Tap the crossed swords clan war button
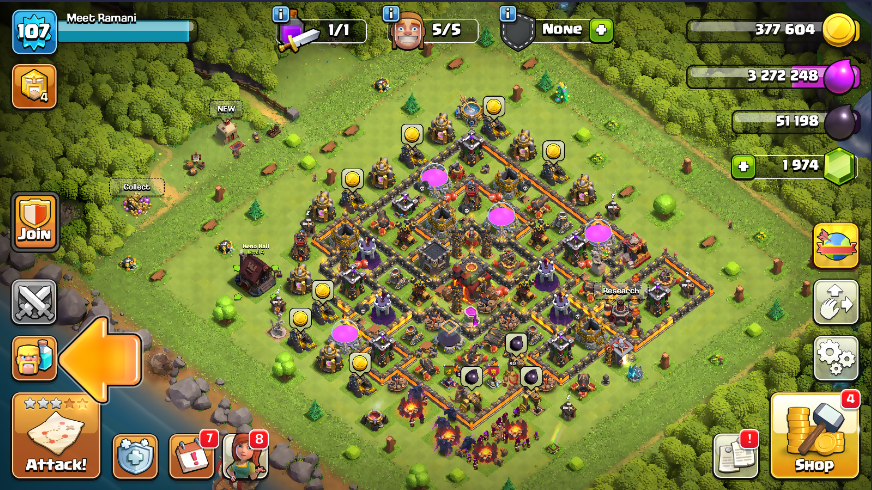This screenshot has width=872, height=490. (x=34, y=303)
